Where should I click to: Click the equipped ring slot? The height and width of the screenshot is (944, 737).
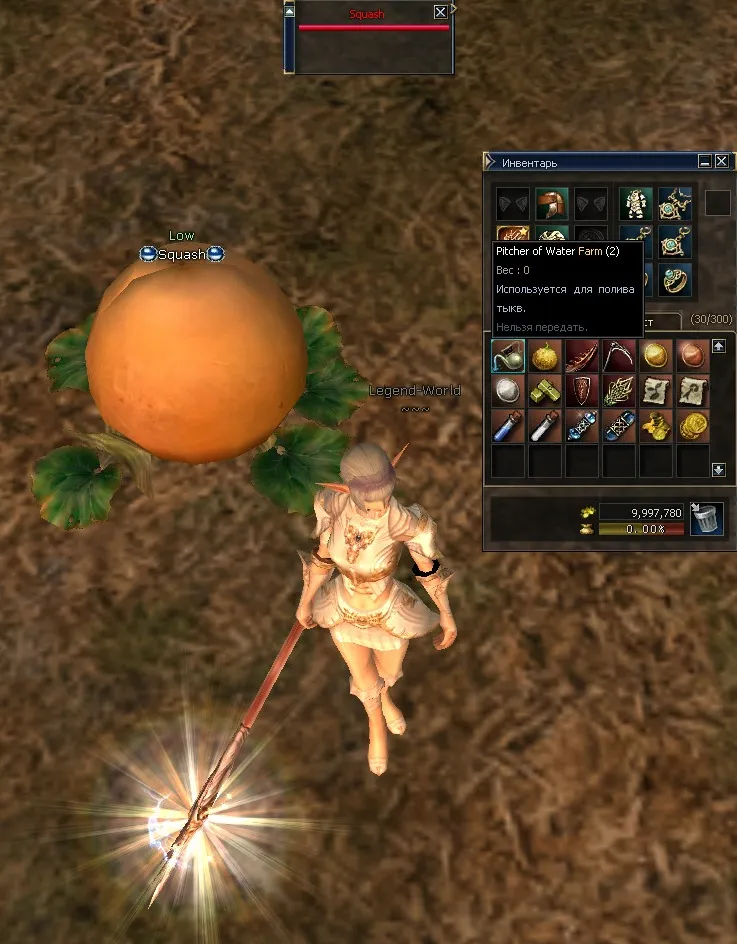point(675,280)
